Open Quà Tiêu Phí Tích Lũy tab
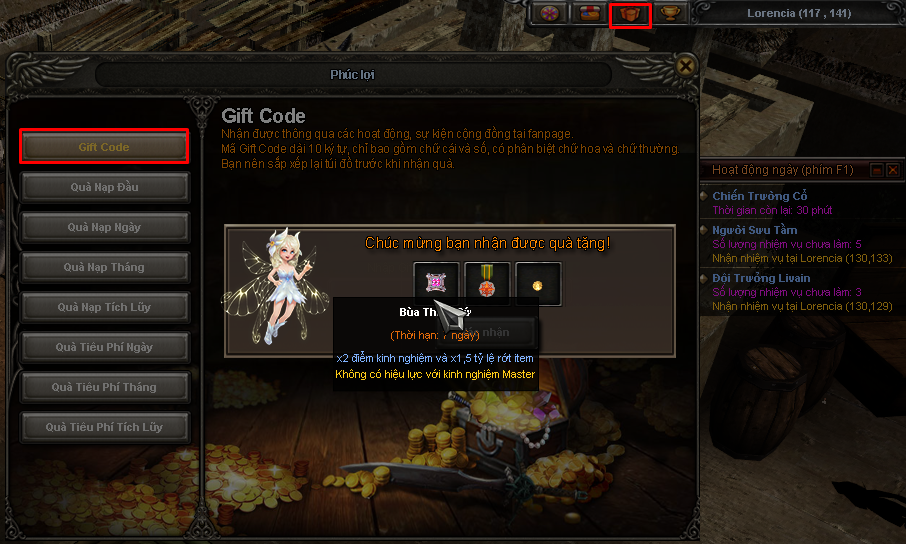Viewport: 906px width, 544px height. (104, 427)
